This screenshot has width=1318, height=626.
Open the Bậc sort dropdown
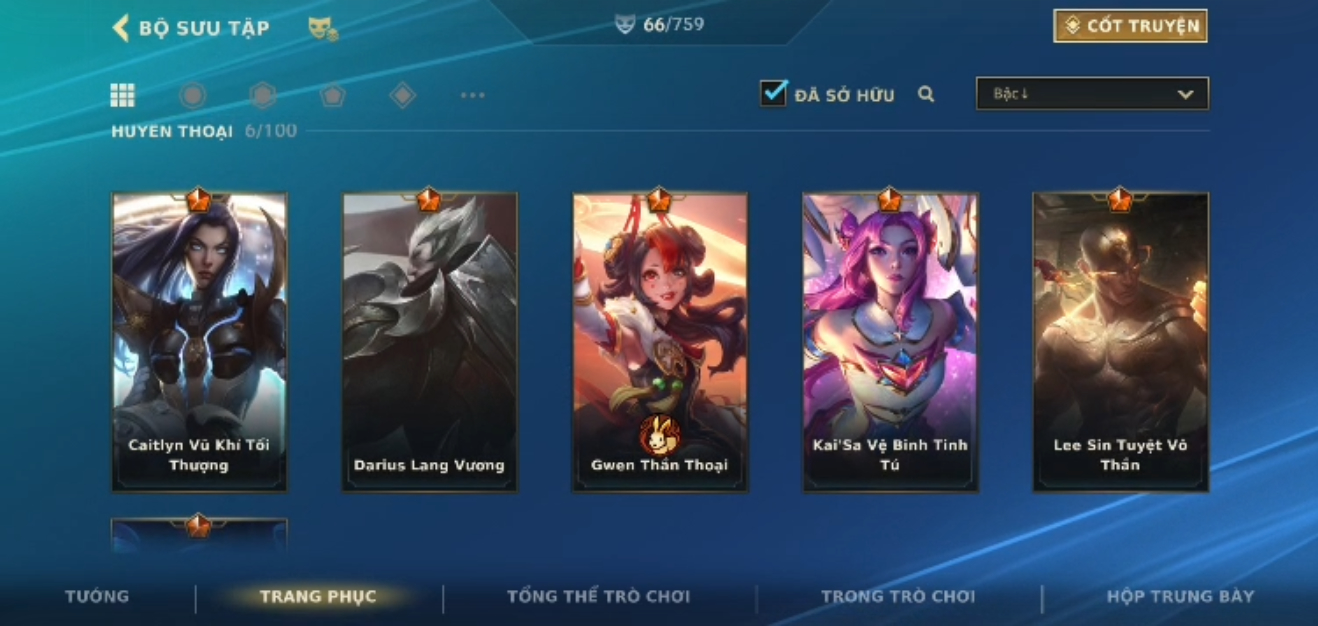pyautogui.click(x=1092, y=94)
